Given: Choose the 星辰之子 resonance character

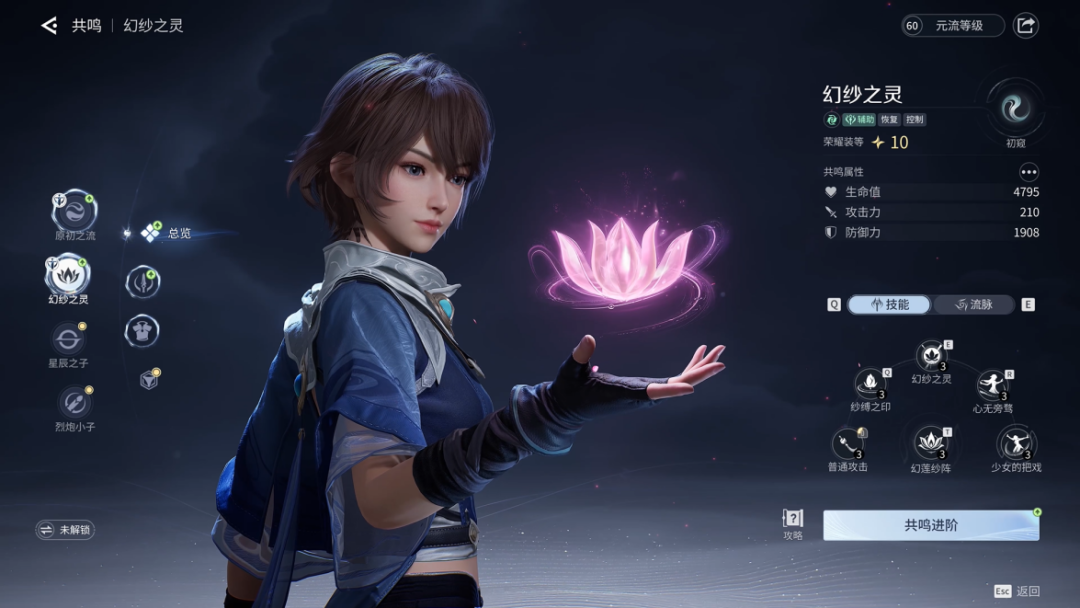Looking at the screenshot, I should tap(69, 339).
